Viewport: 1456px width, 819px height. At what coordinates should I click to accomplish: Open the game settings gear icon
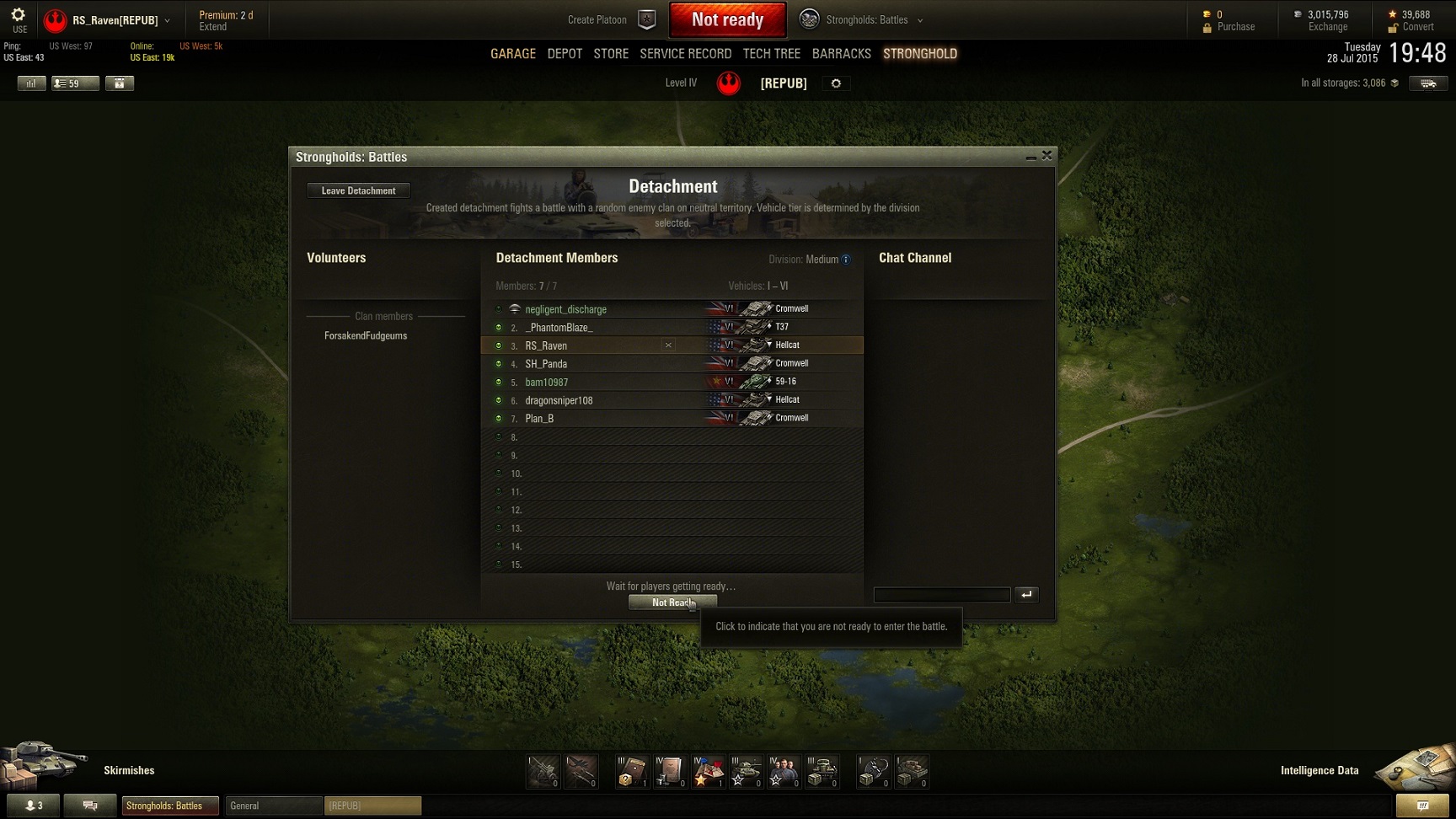(x=19, y=15)
